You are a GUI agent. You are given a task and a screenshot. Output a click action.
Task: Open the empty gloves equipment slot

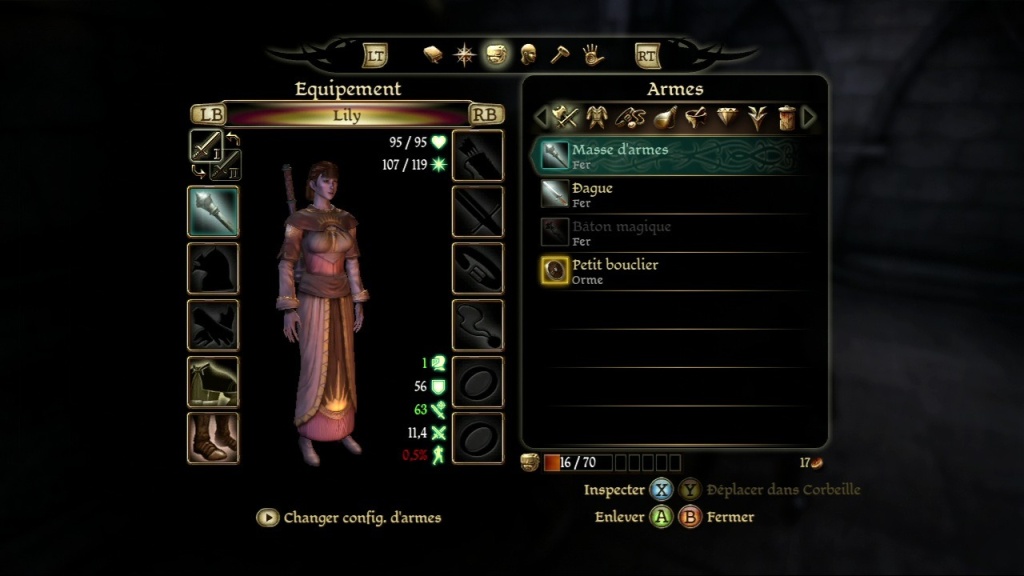click(x=213, y=325)
